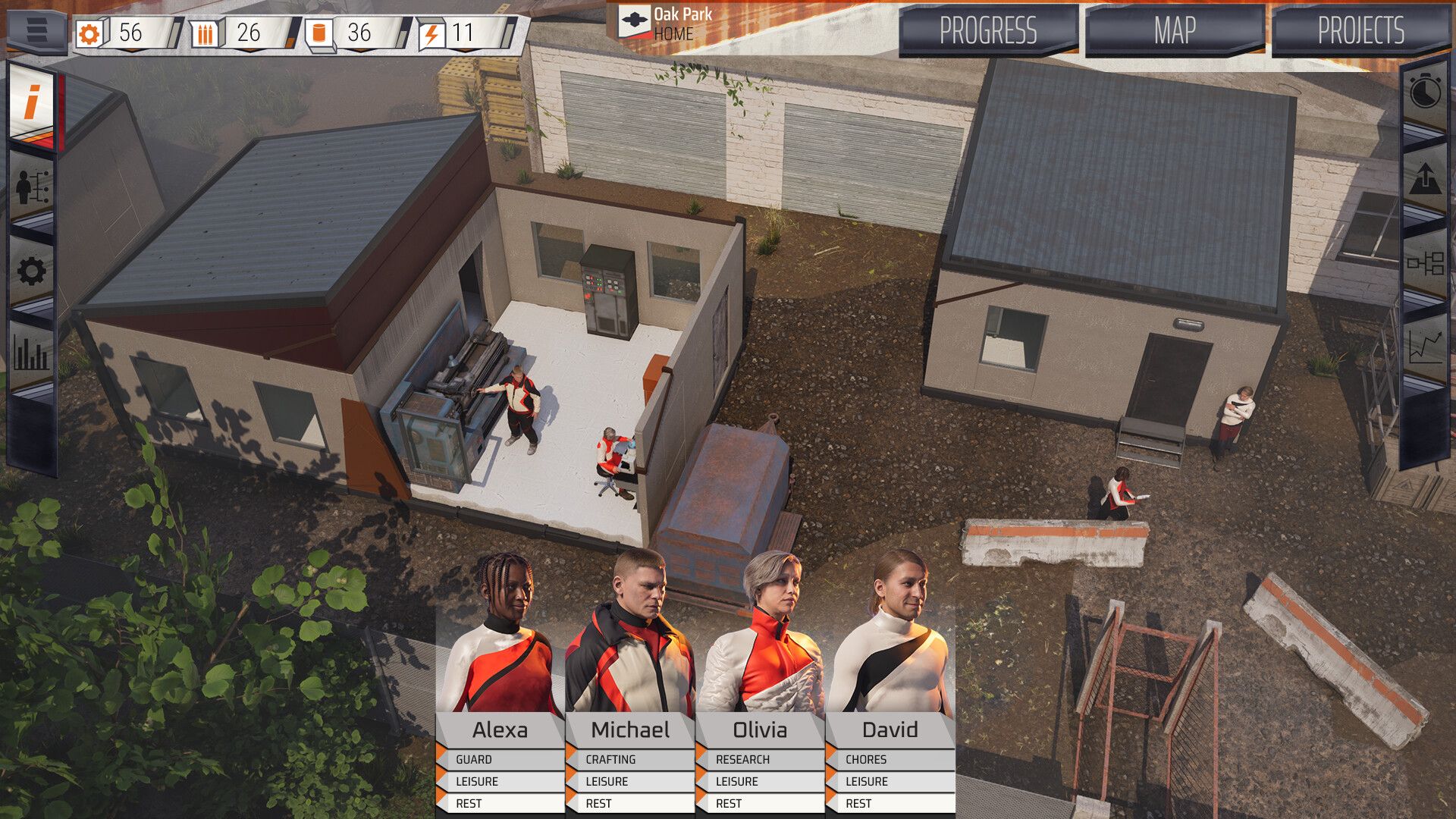Viewport: 1456px width, 819px height.
Task: Open the gear settings panel
Action: [32, 271]
